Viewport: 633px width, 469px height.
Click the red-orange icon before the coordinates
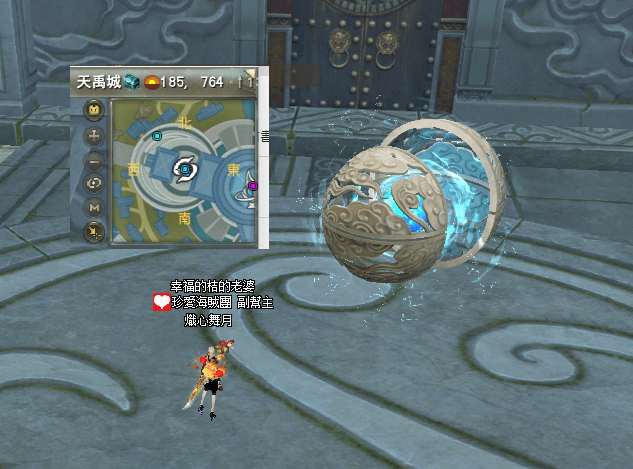pyautogui.click(x=153, y=81)
